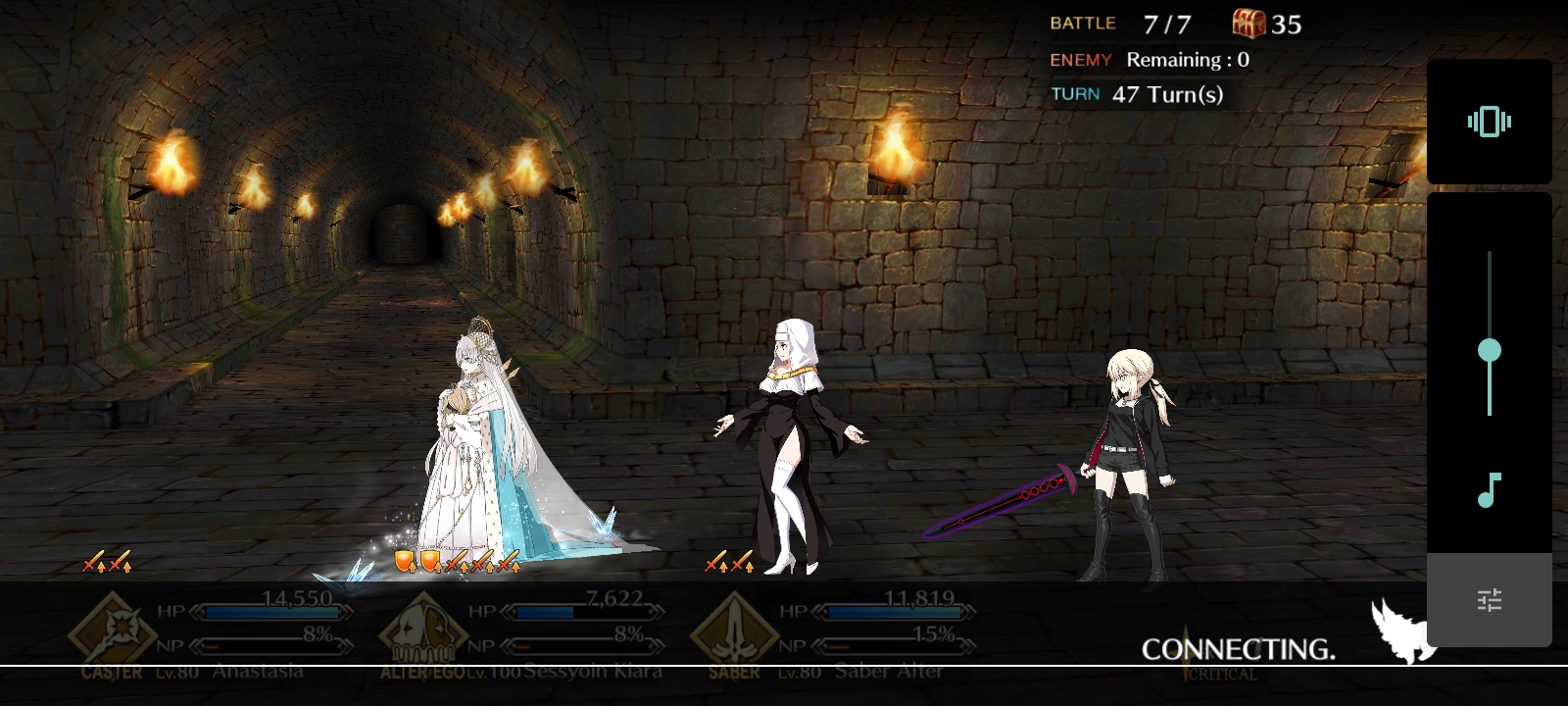Click the 47 Turn(s) indicator
1568x706 pixels.
(1166, 94)
